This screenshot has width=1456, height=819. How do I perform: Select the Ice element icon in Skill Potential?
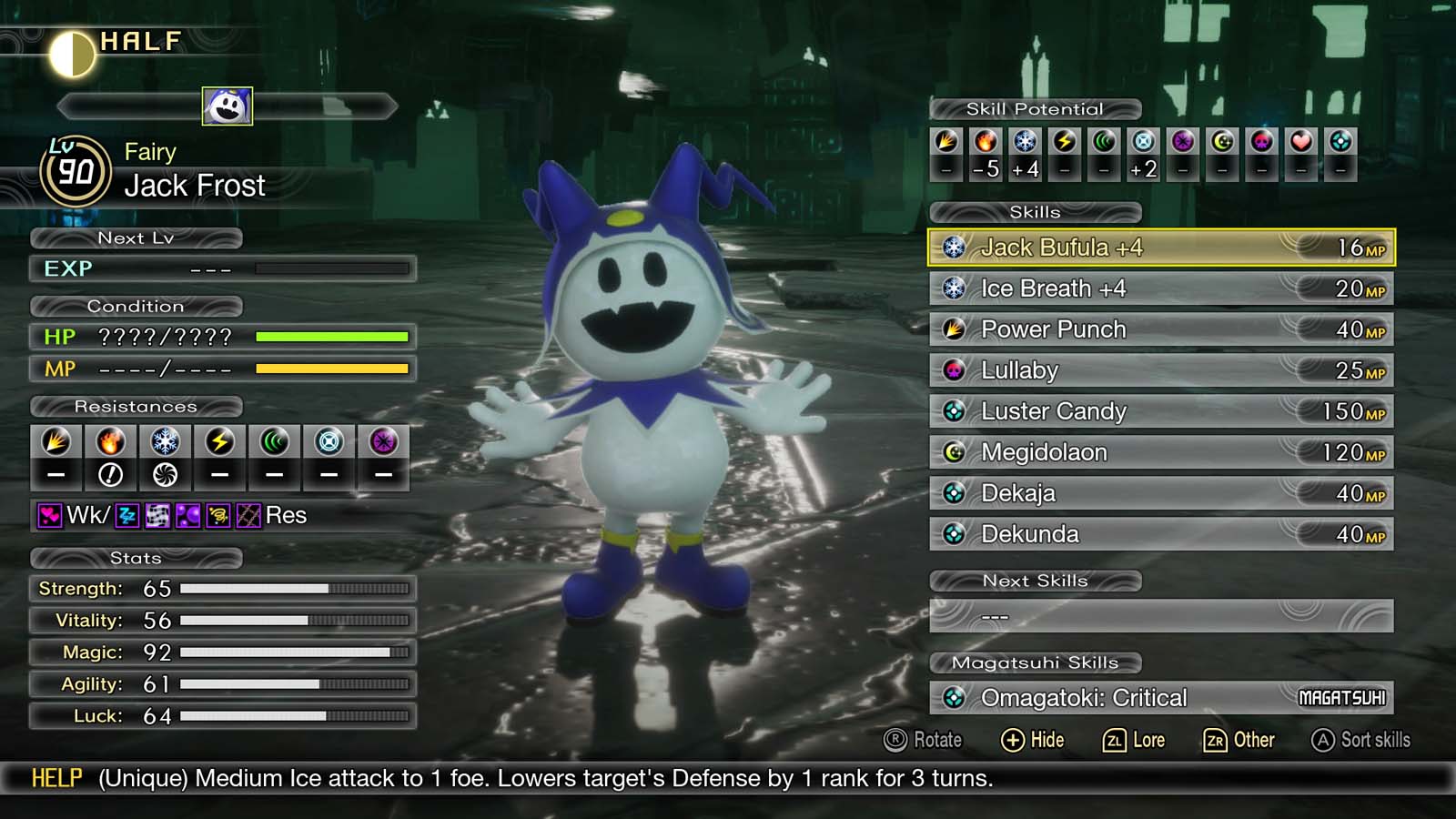pos(1025,141)
